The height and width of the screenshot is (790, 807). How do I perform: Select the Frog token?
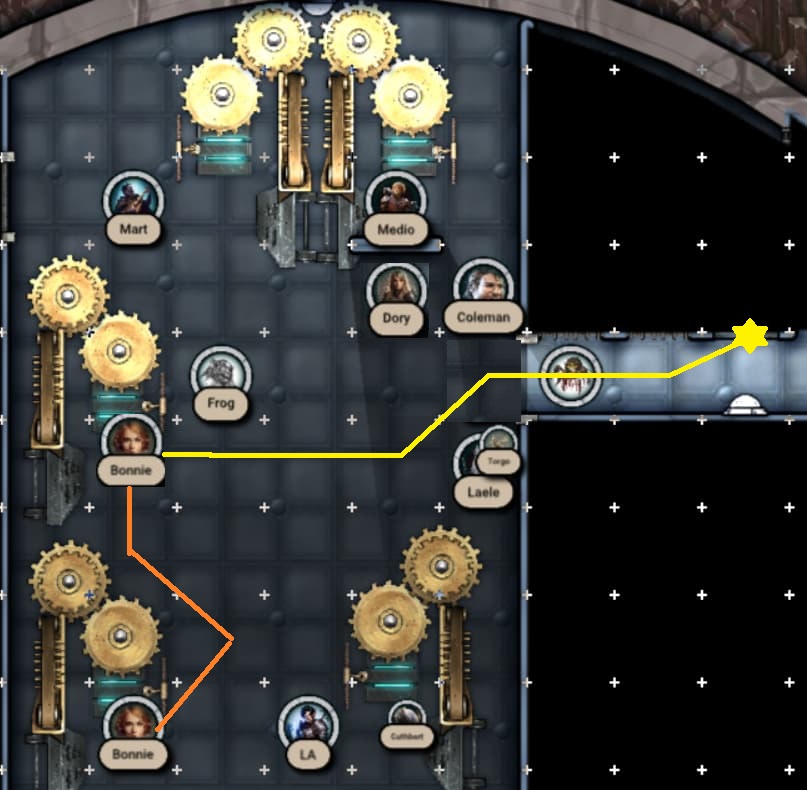pos(220,373)
